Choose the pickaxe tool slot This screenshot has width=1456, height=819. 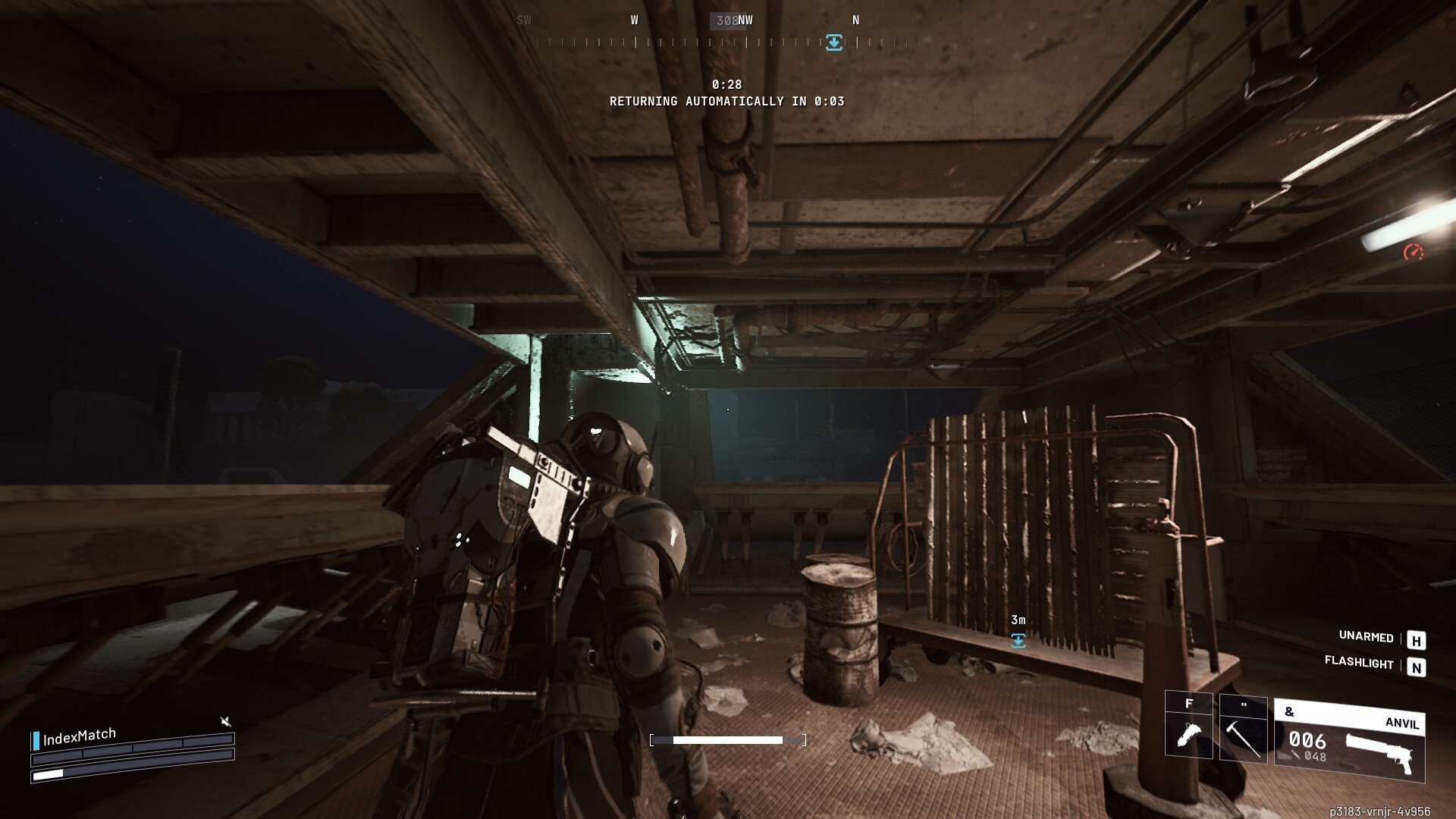(1243, 729)
